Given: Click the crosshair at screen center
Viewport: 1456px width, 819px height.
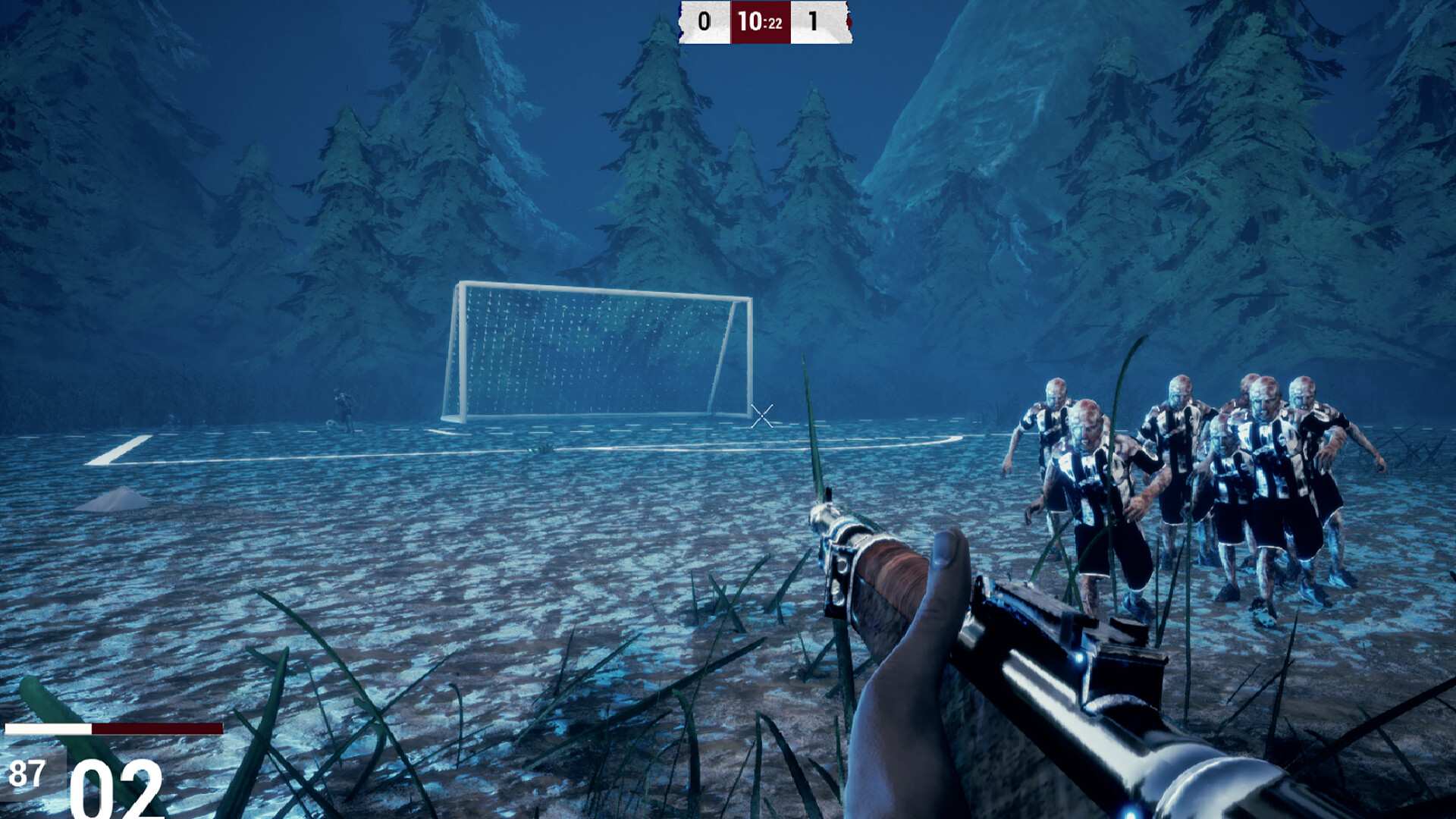Looking at the screenshot, I should [762, 416].
